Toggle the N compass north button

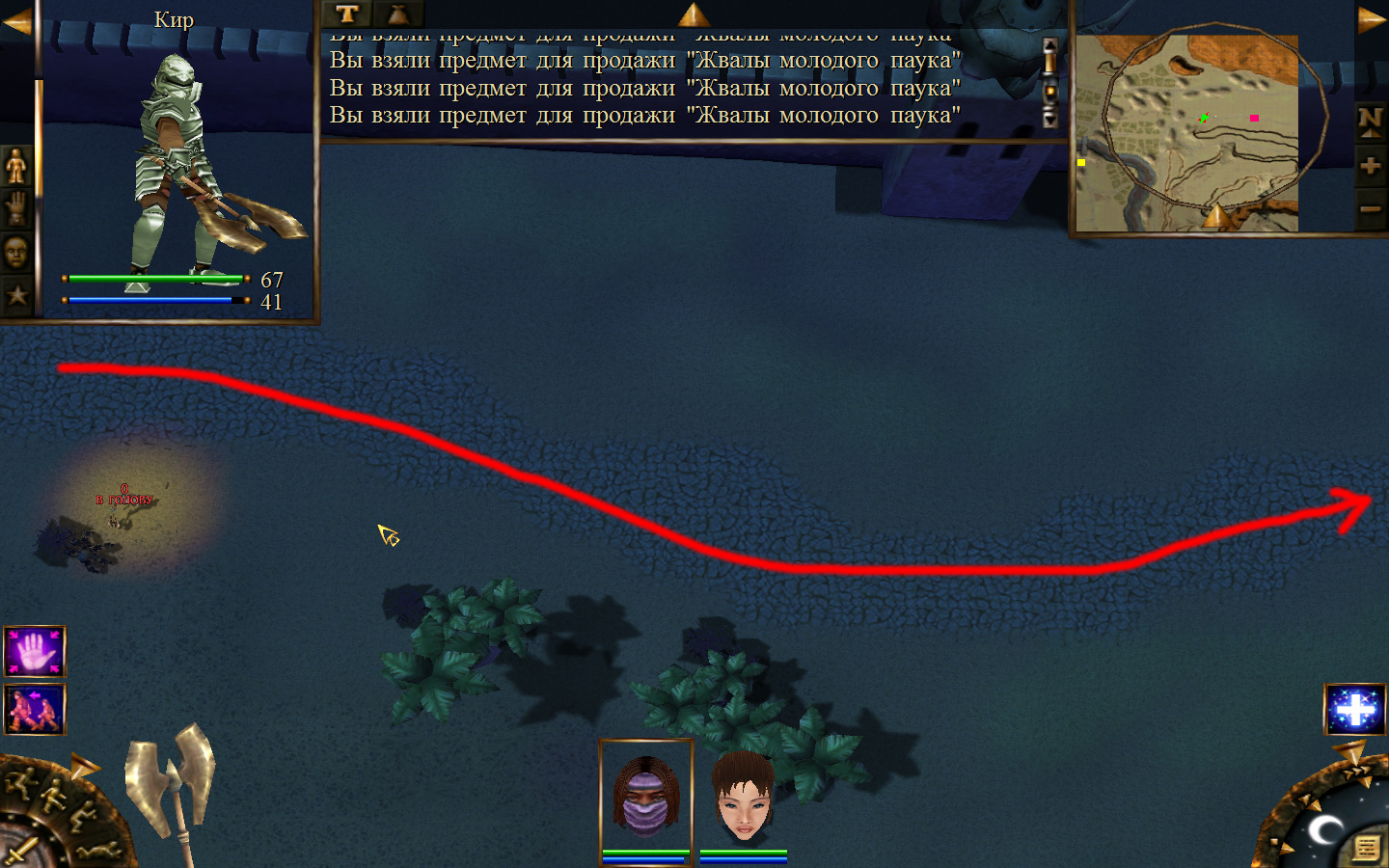(x=1370, y=122)
